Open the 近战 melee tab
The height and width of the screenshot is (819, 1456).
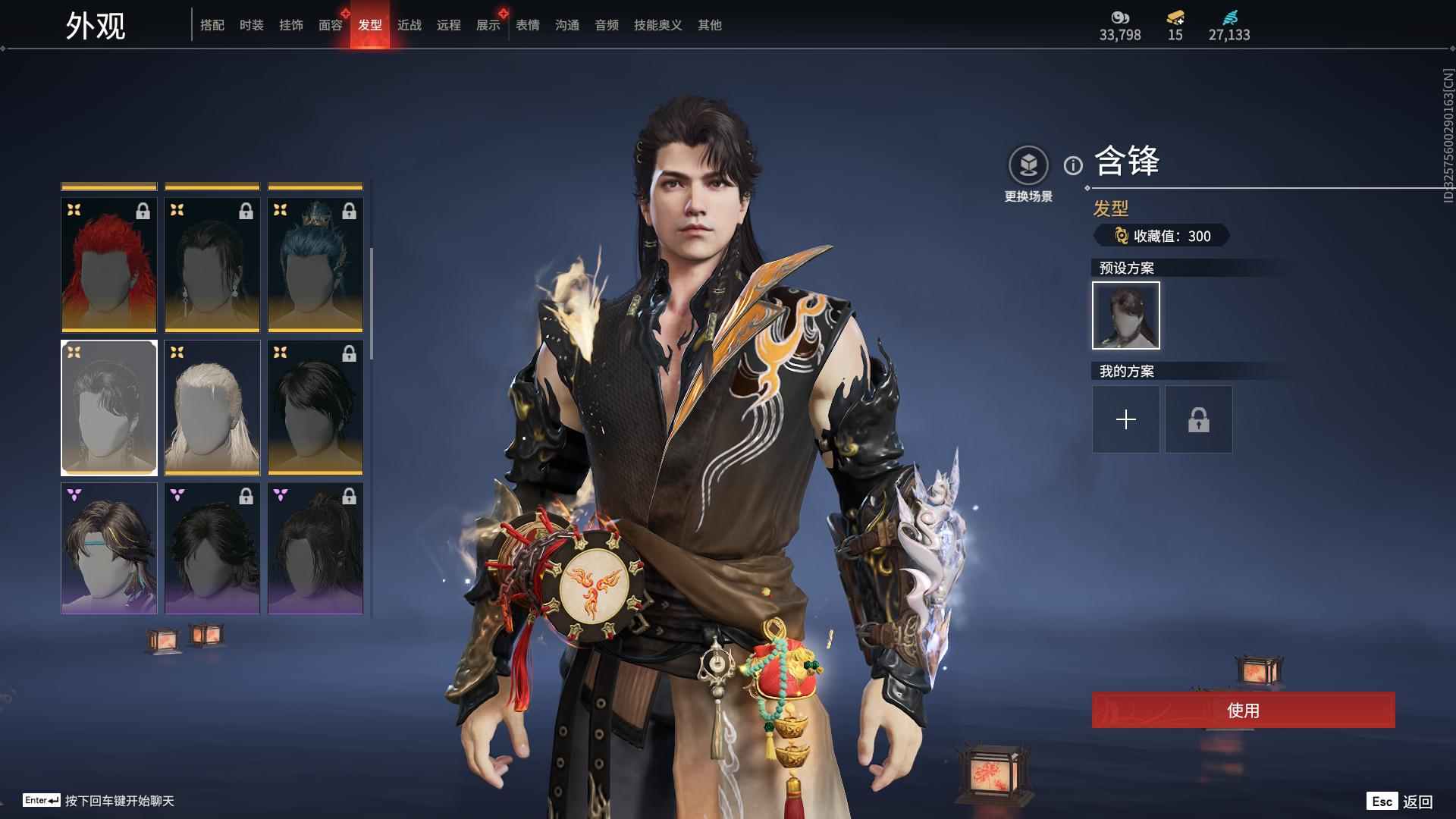pyautogui.click(x=409, y=25)
